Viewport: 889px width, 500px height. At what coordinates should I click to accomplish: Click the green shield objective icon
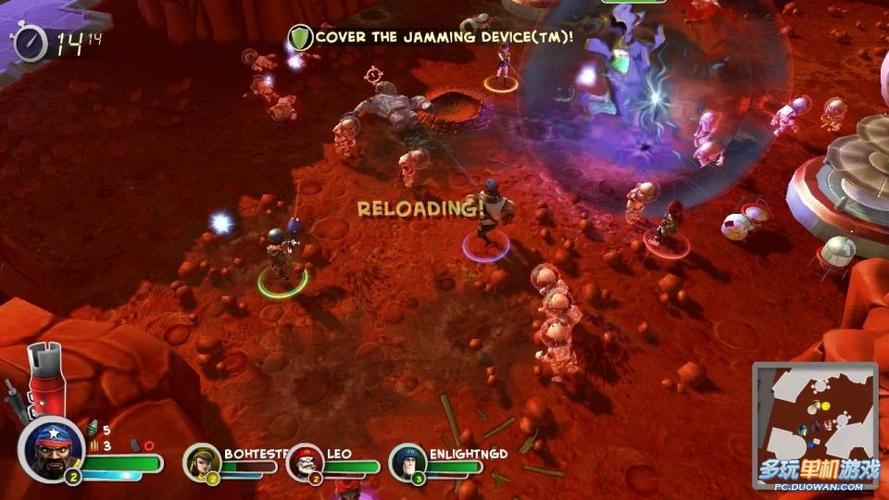pyautogui.click(x=300, y=38)
